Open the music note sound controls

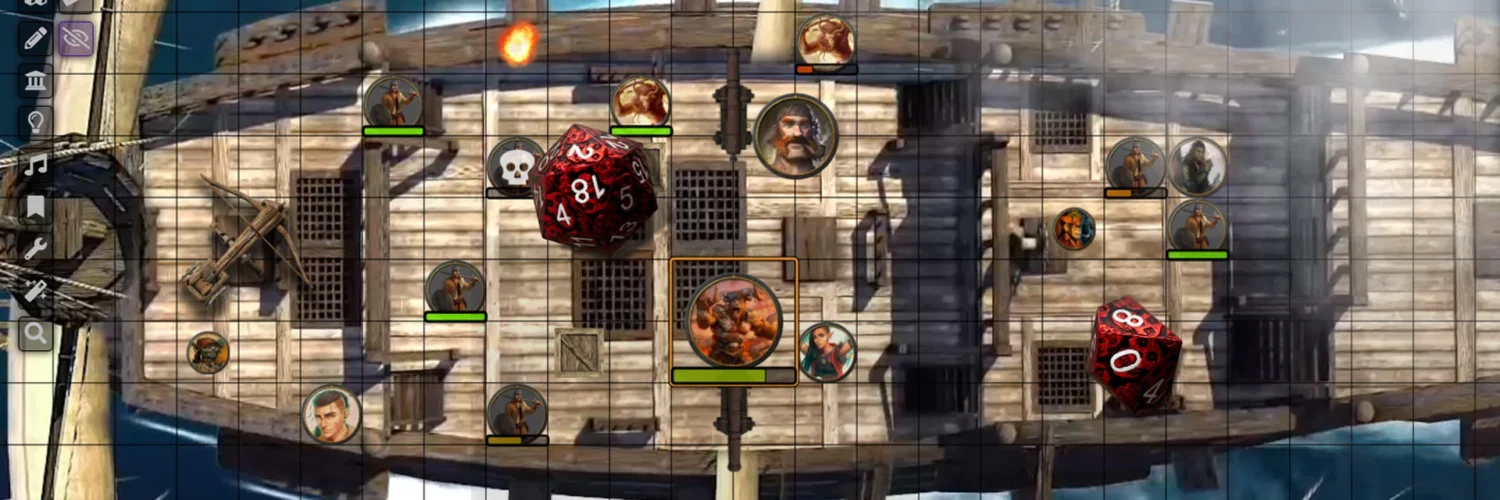36,164
